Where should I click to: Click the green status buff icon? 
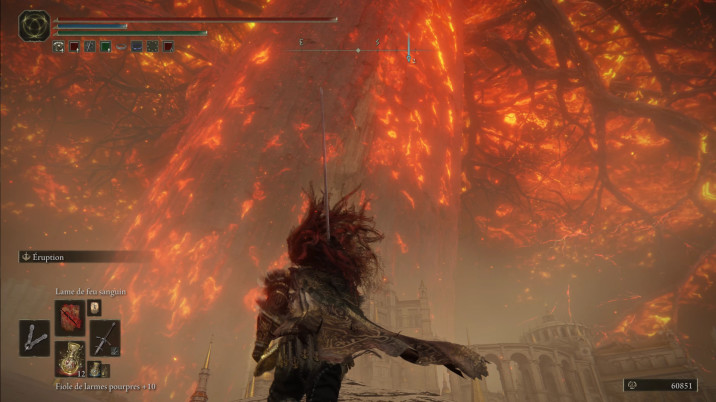tap(105, 46)
